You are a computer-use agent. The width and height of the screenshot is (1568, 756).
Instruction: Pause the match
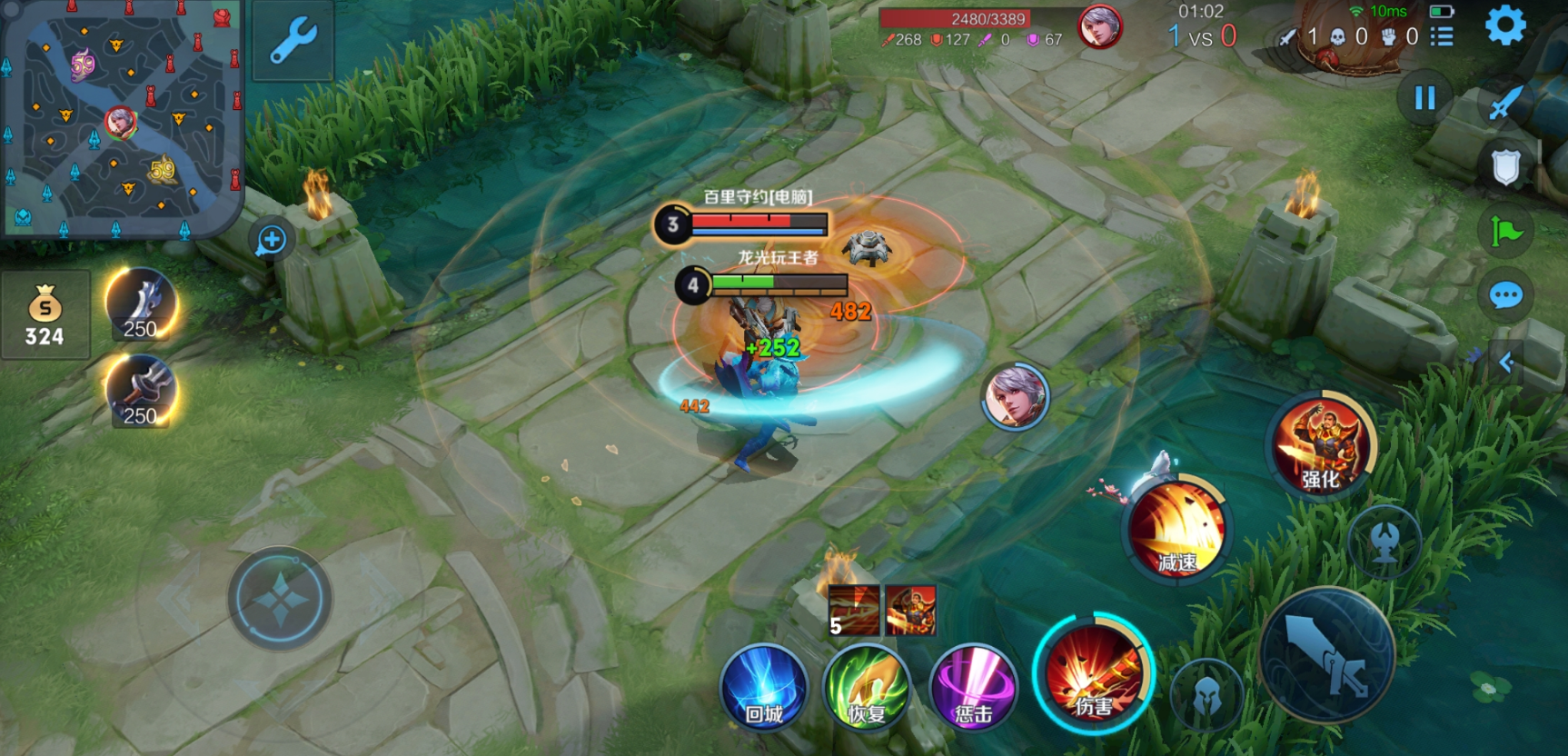tap(1424, 98)
